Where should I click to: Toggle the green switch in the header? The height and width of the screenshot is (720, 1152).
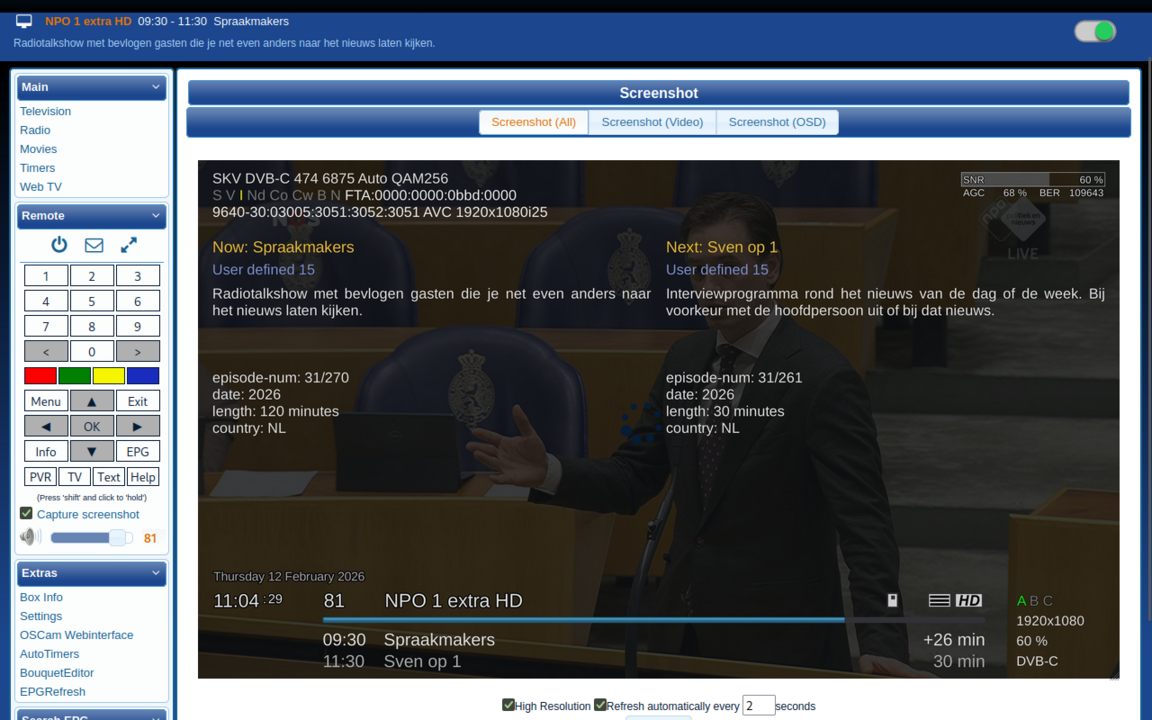point(1095,32)
